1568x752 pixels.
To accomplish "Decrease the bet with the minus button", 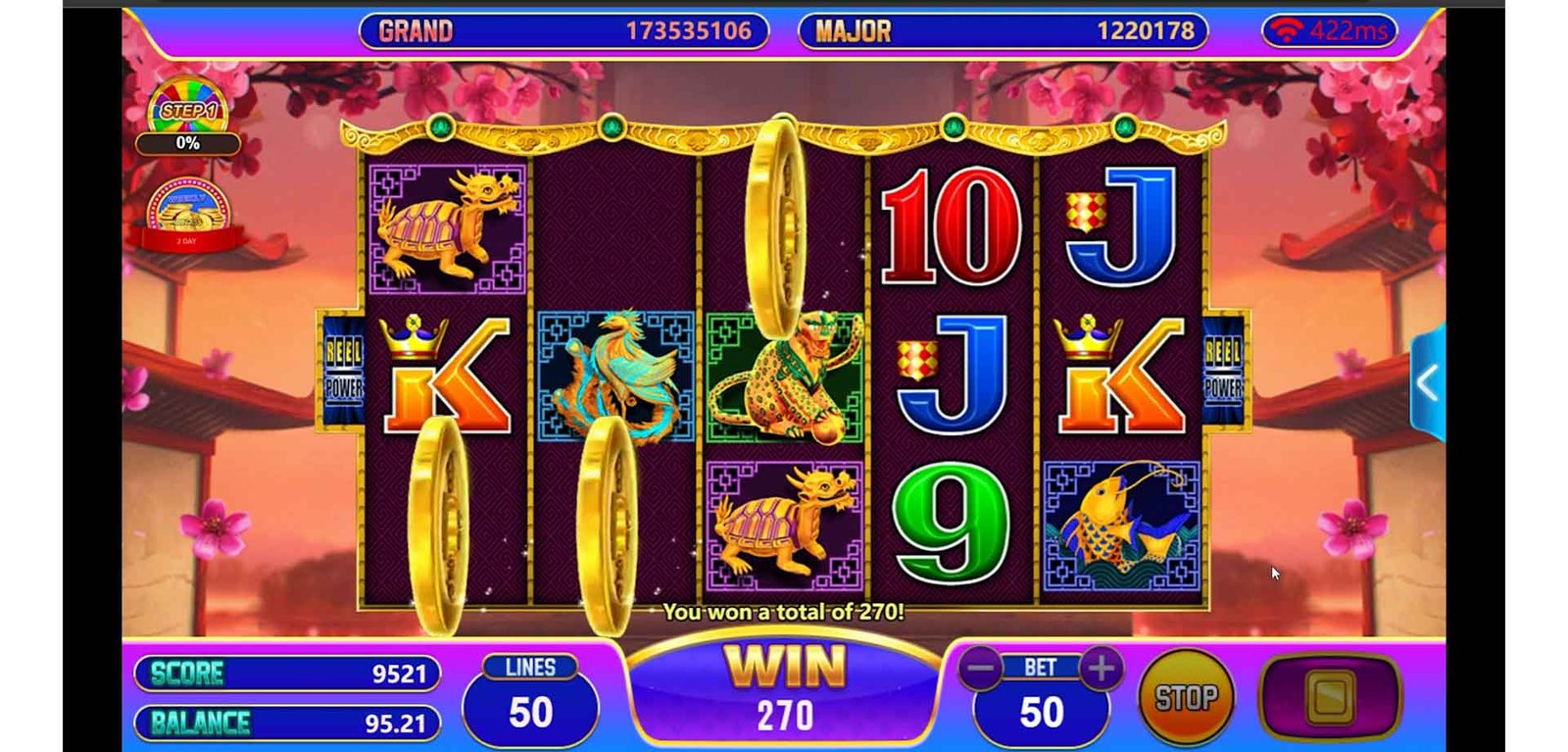I will click(x=980, y=670).
